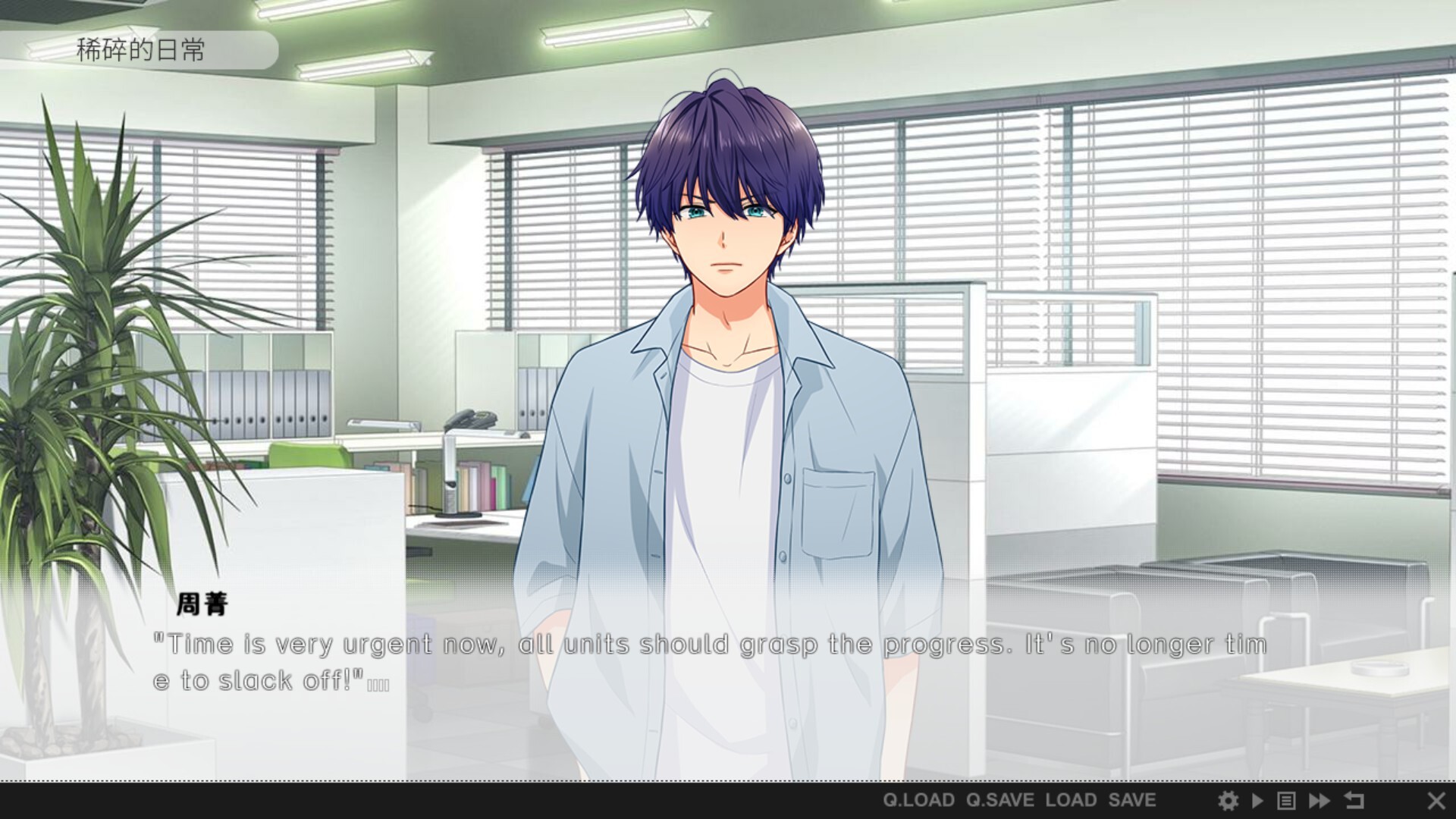
Task: Click the blinking continue indicator
Action: click(x=378, y=684)
